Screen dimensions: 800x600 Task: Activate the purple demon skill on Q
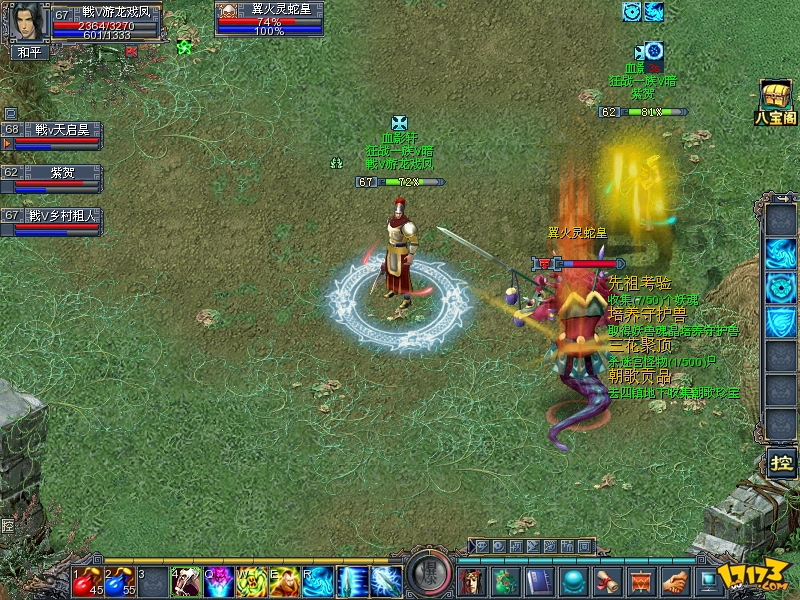point(218,581)
